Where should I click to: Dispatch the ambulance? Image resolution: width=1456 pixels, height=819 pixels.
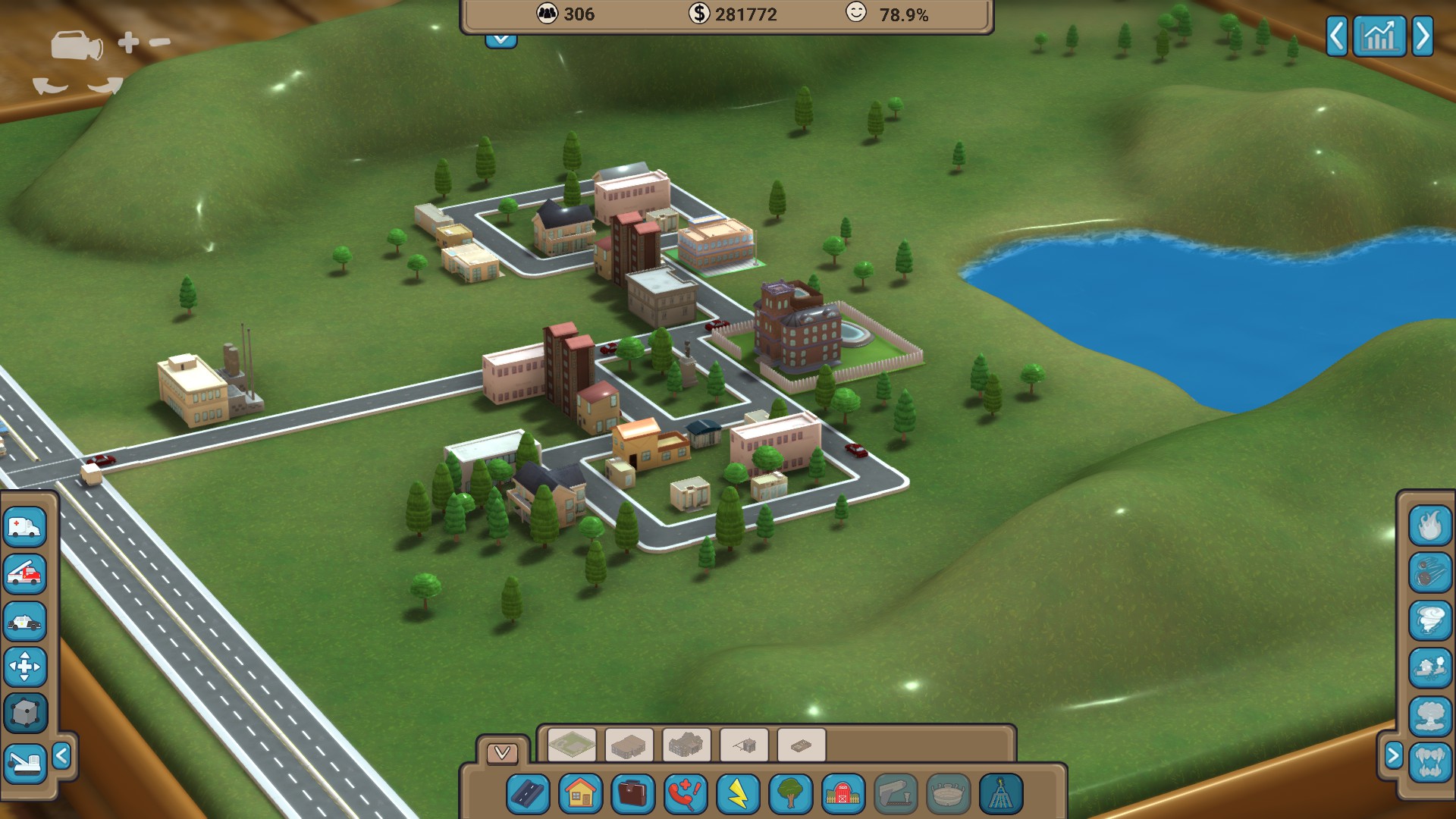(25, 526)
